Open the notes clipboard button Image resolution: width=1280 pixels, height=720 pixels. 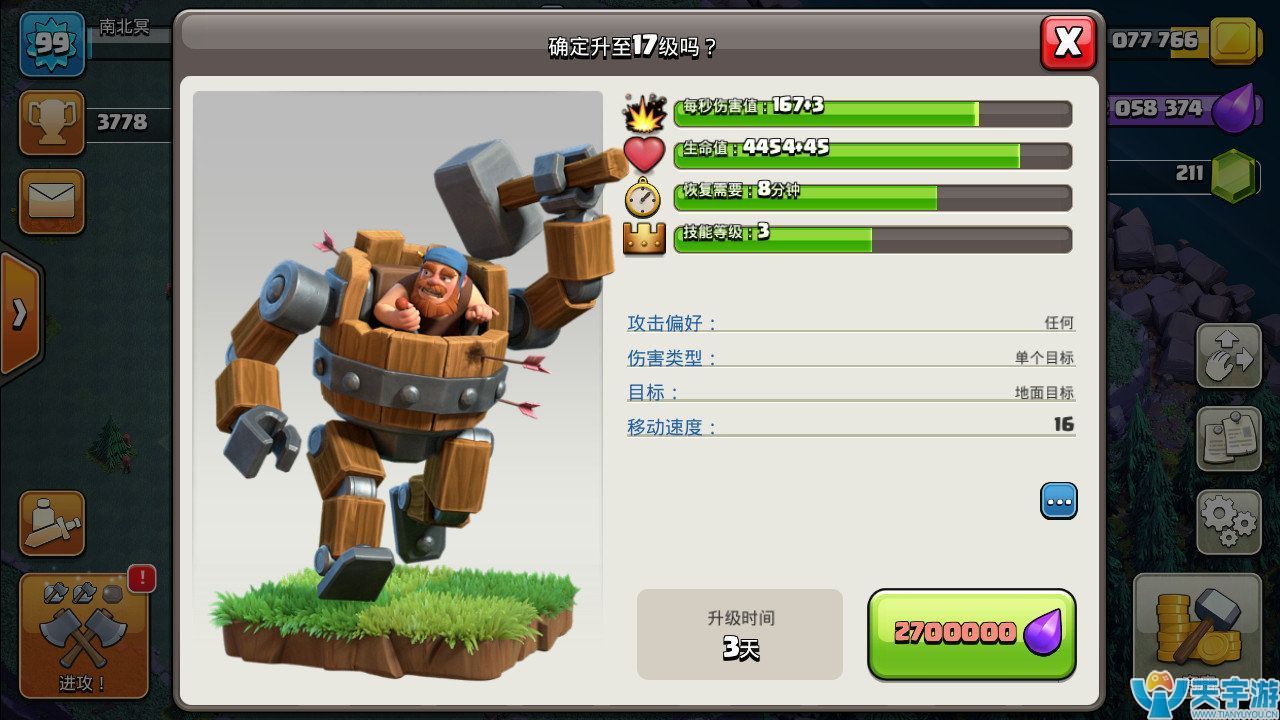1228,439
